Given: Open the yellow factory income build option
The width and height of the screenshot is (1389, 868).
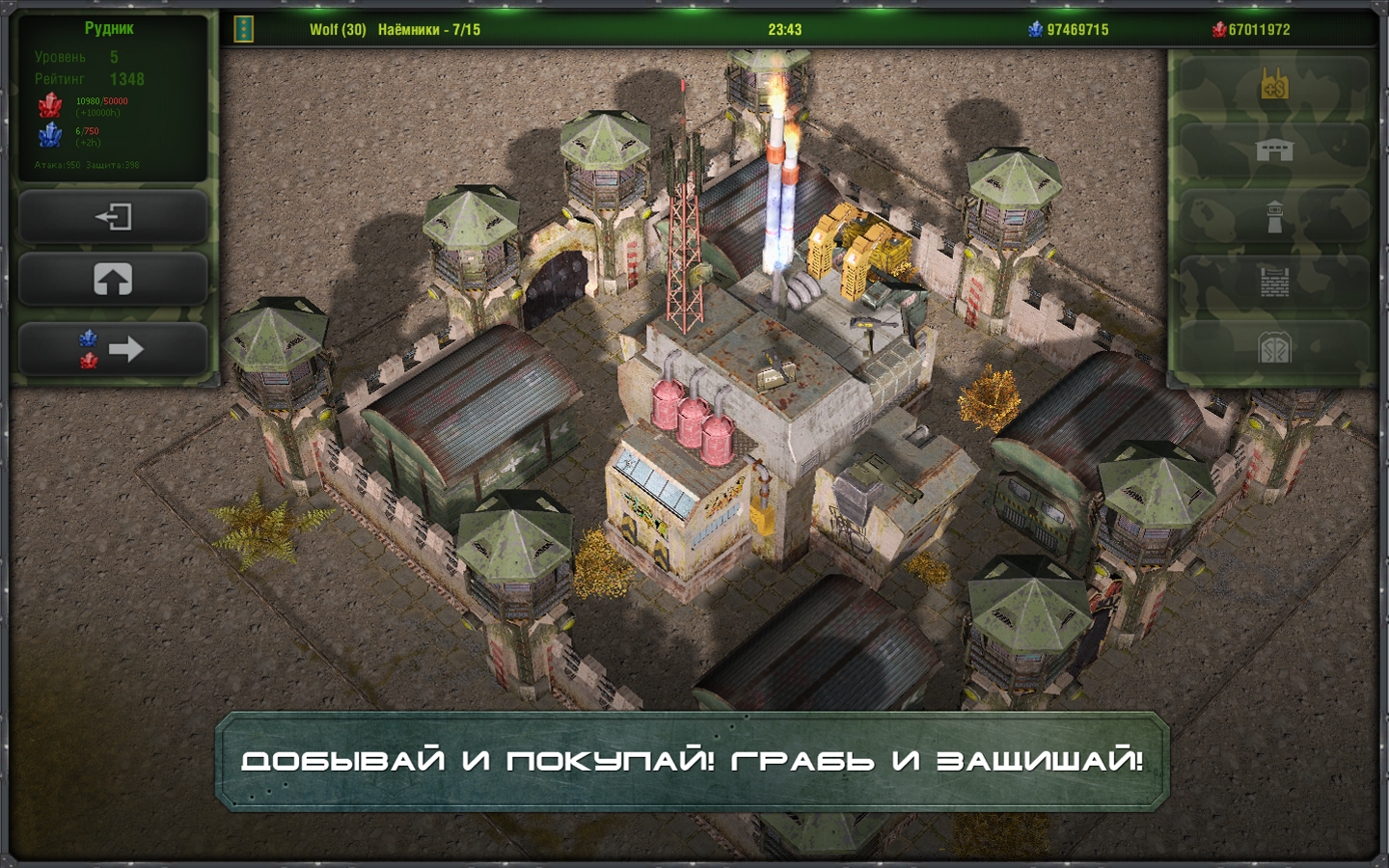Looking at the screenshot, I should (1274, 87).
